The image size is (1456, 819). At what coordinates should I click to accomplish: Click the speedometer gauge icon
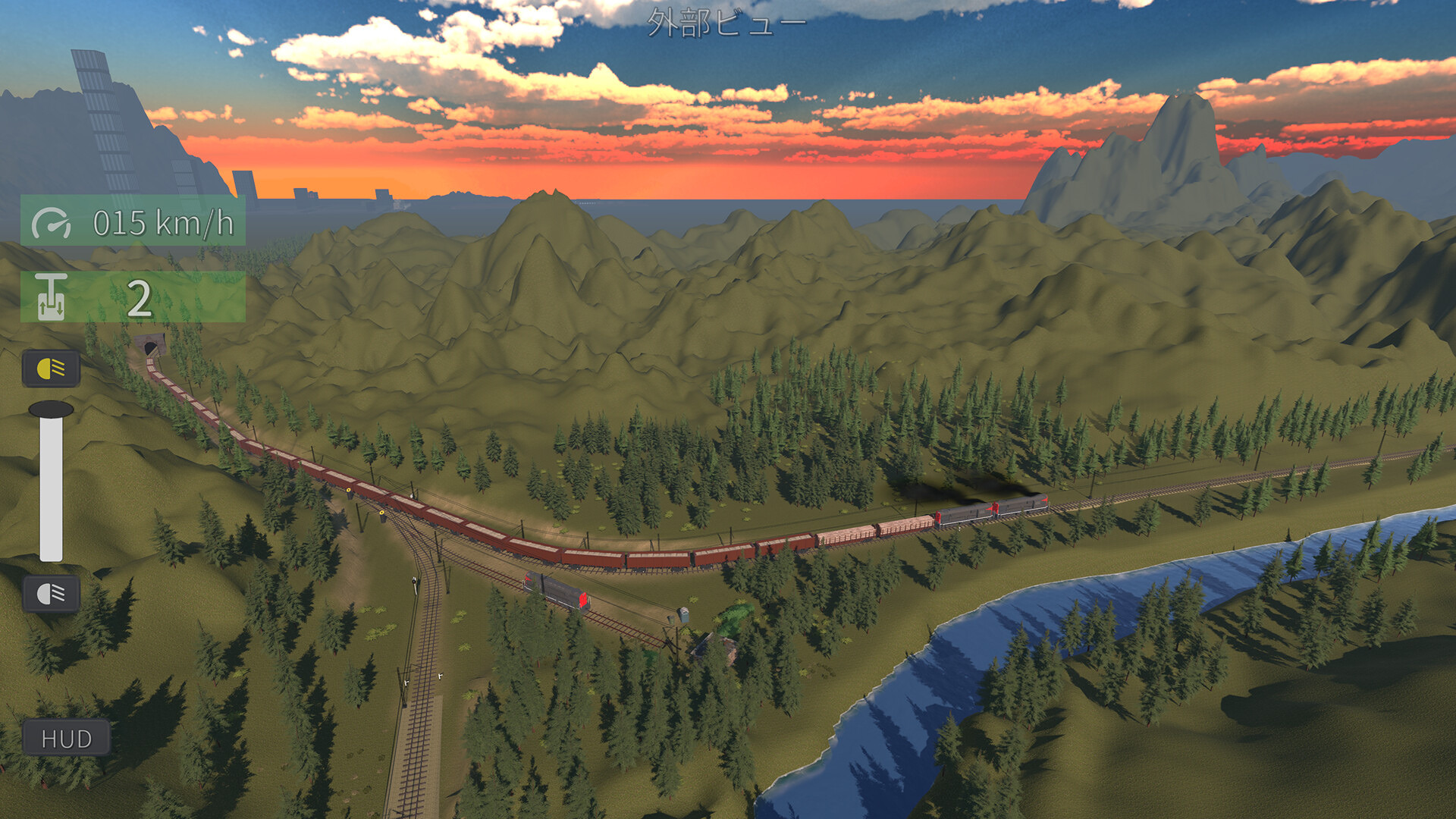53,224
